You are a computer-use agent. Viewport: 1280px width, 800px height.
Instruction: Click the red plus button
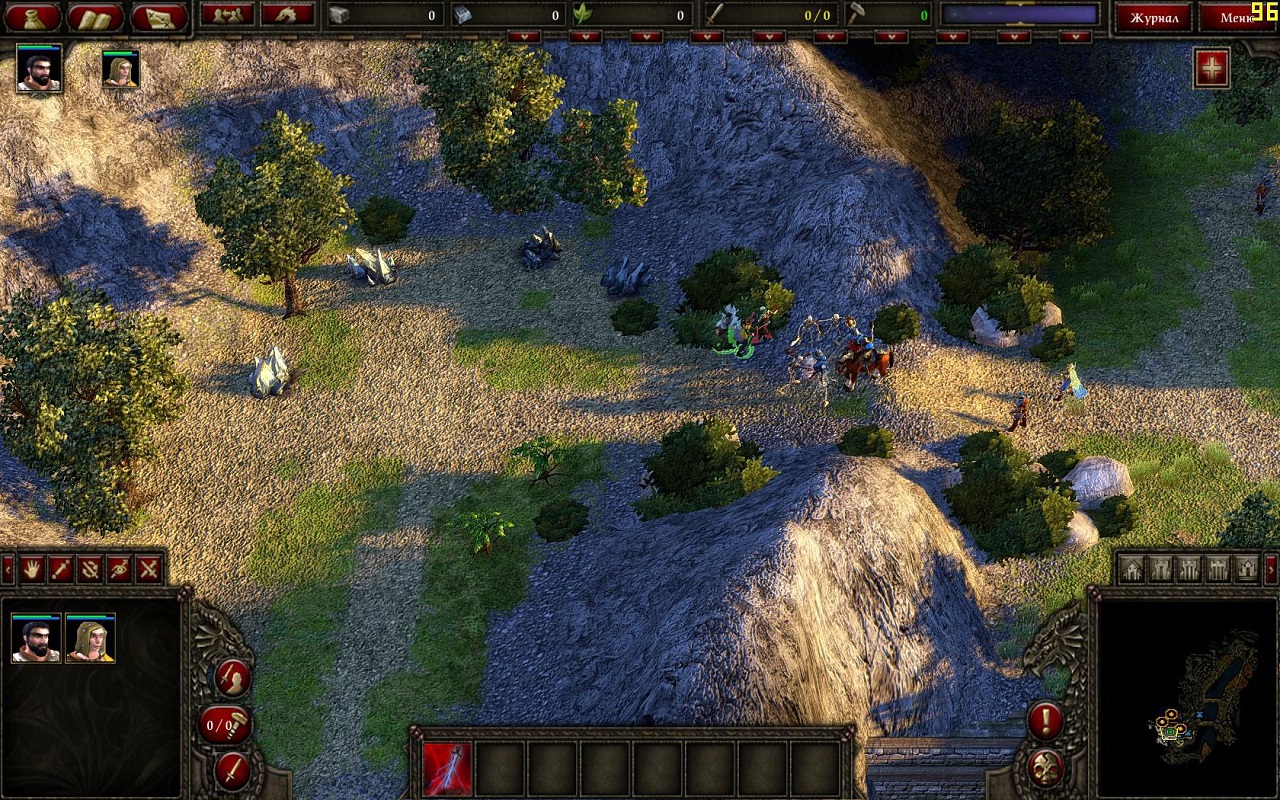point(1211,69)
